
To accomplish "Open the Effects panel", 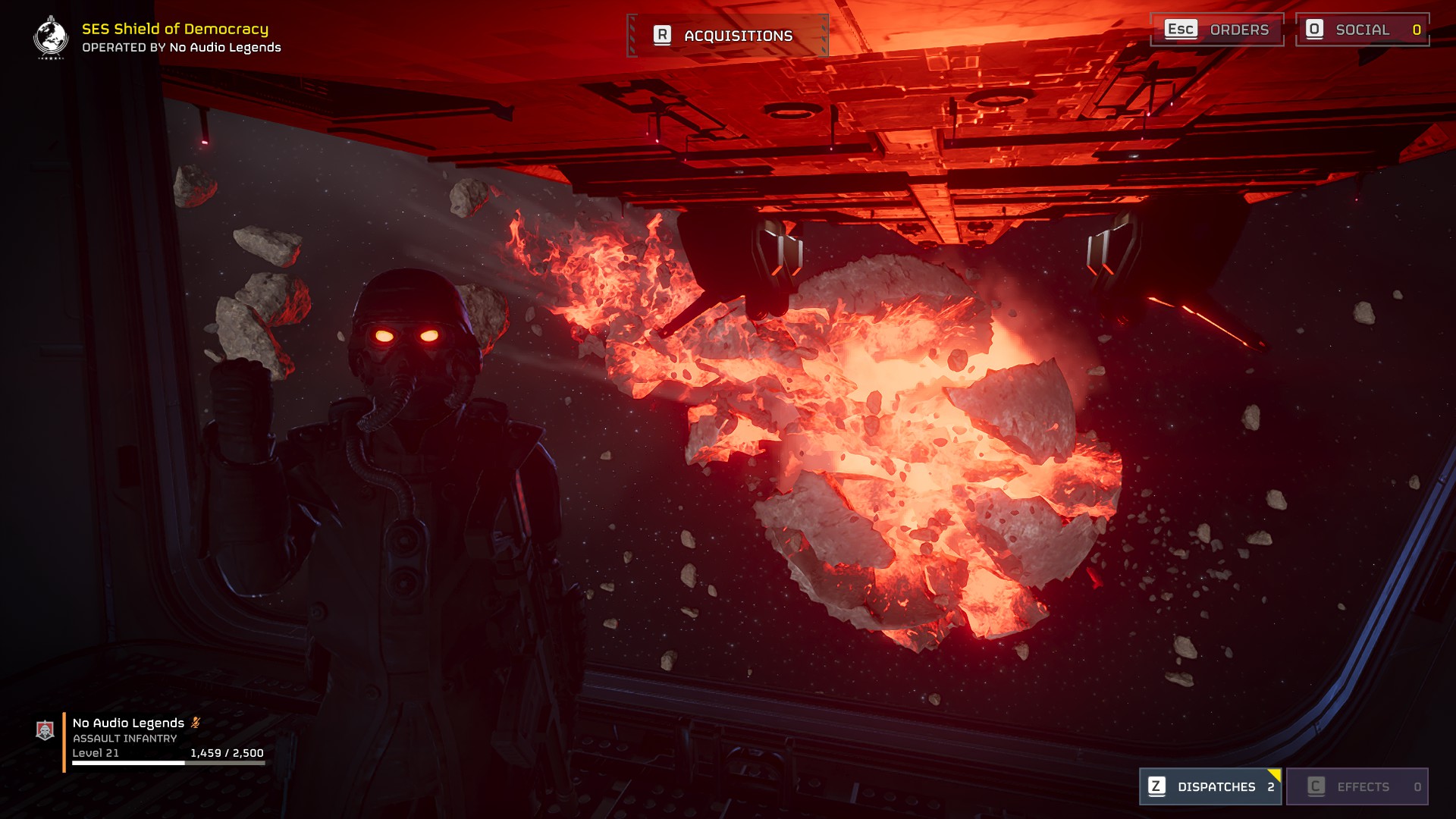I will pos(1357,786).
